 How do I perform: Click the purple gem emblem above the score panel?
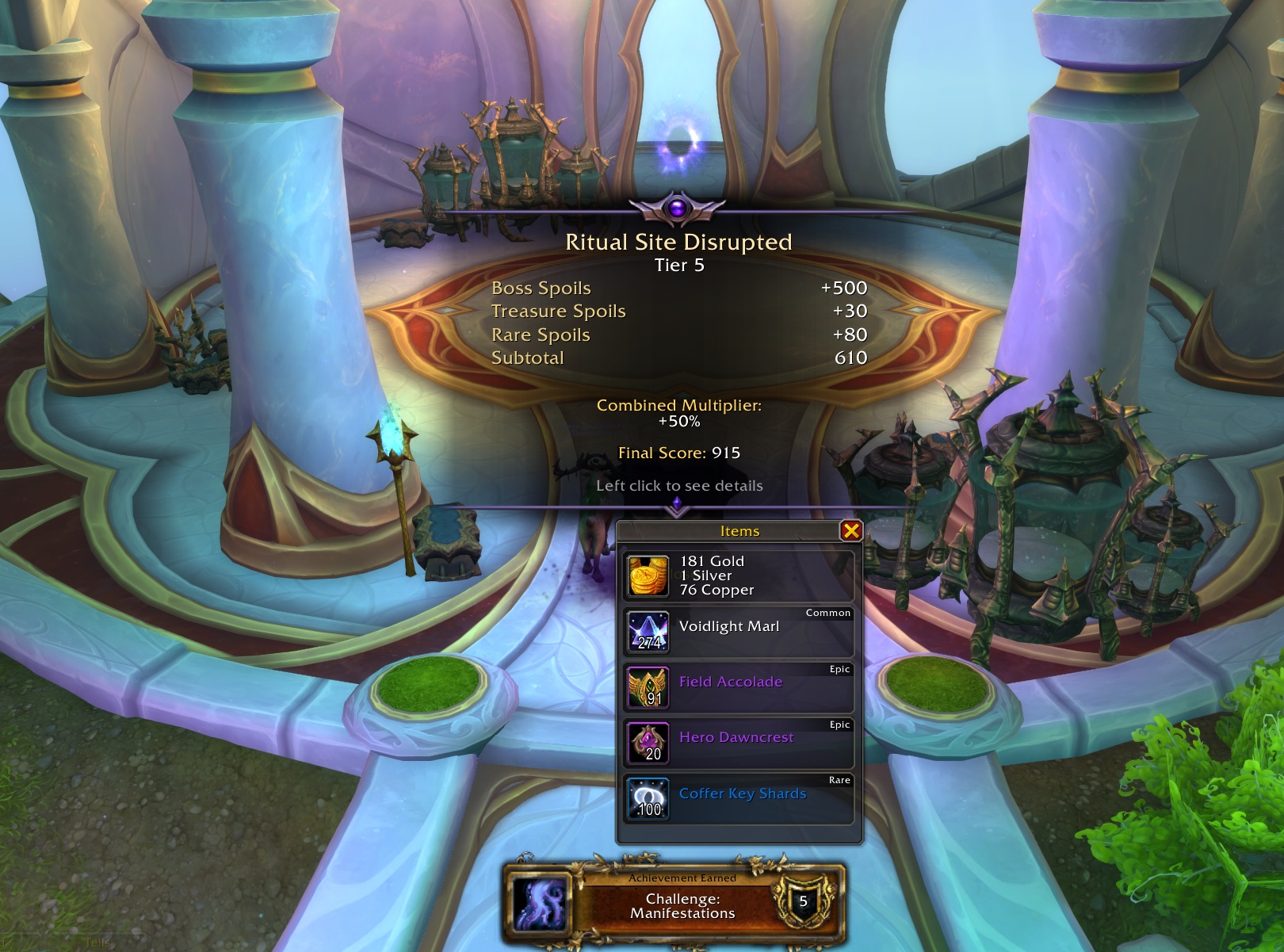(x=678, y=208)
